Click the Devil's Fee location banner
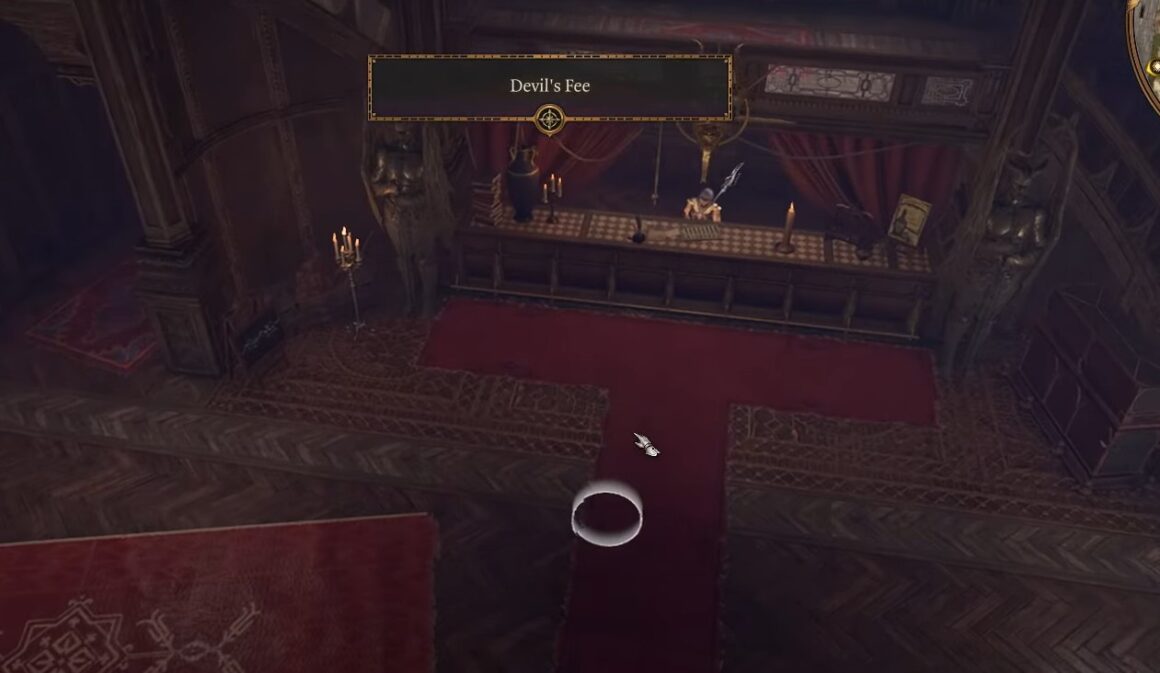 (x=550, y=87)
